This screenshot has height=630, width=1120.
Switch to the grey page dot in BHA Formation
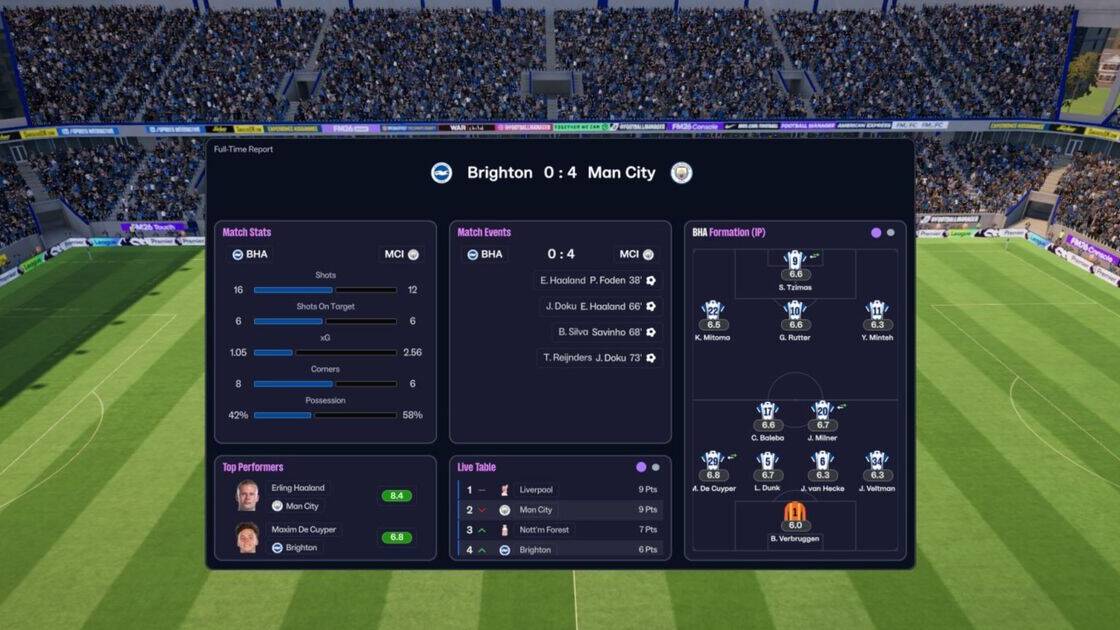(891, 233)
